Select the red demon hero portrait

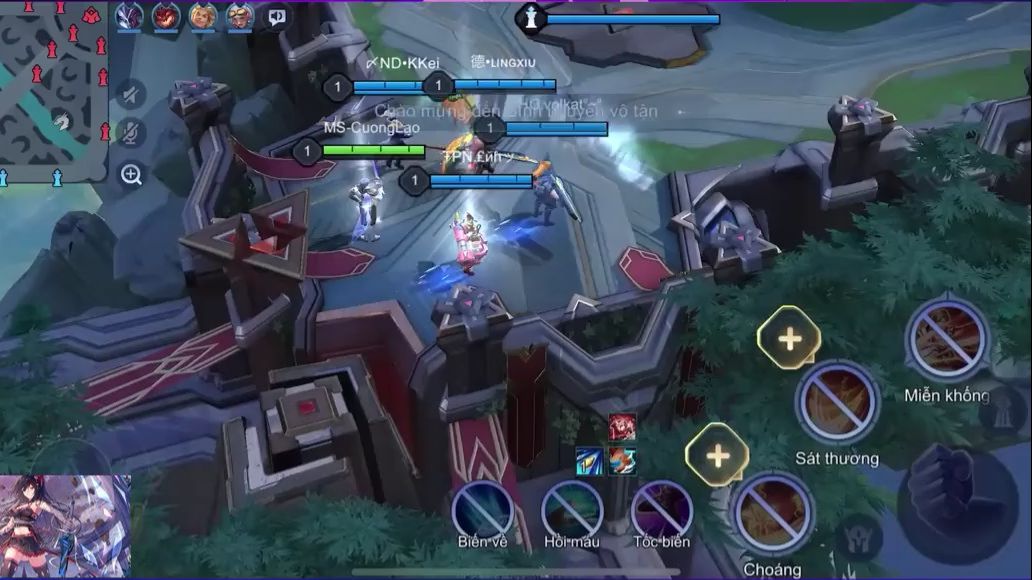[165, 16]
